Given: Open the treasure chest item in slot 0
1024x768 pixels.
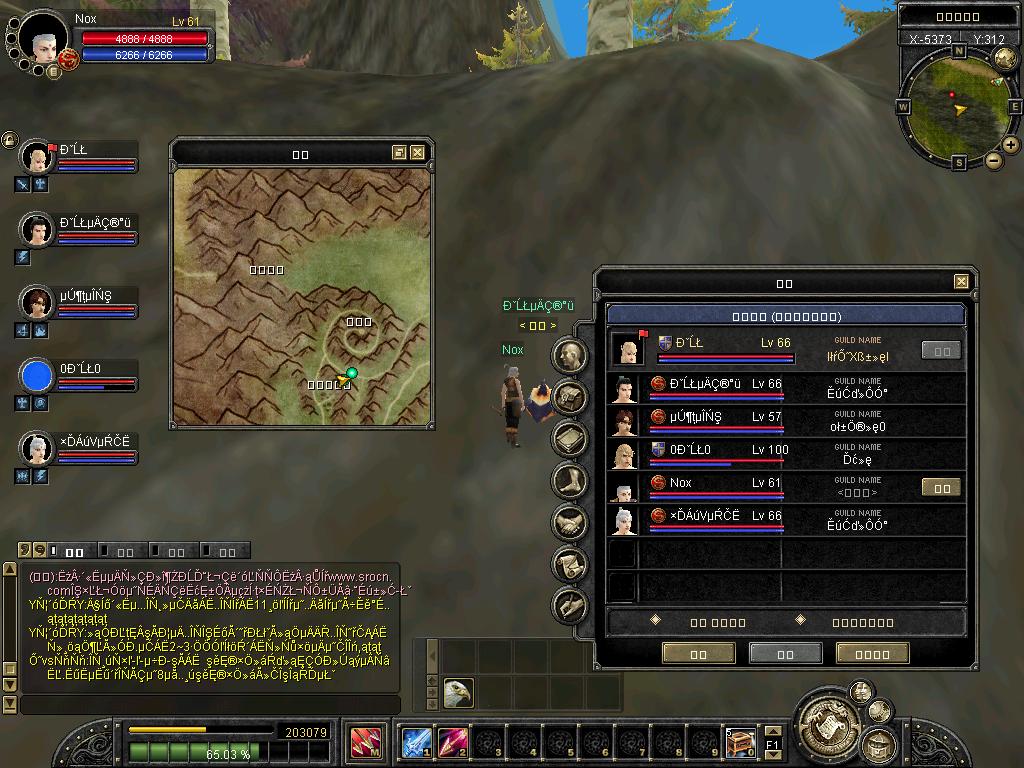Looking at the screenshot, I should 740,743.
